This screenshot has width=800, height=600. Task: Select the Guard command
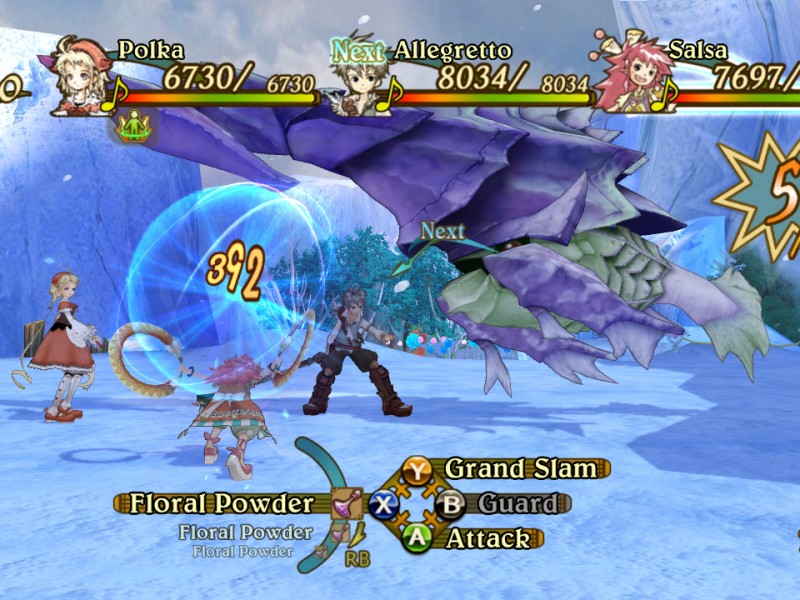516,503
